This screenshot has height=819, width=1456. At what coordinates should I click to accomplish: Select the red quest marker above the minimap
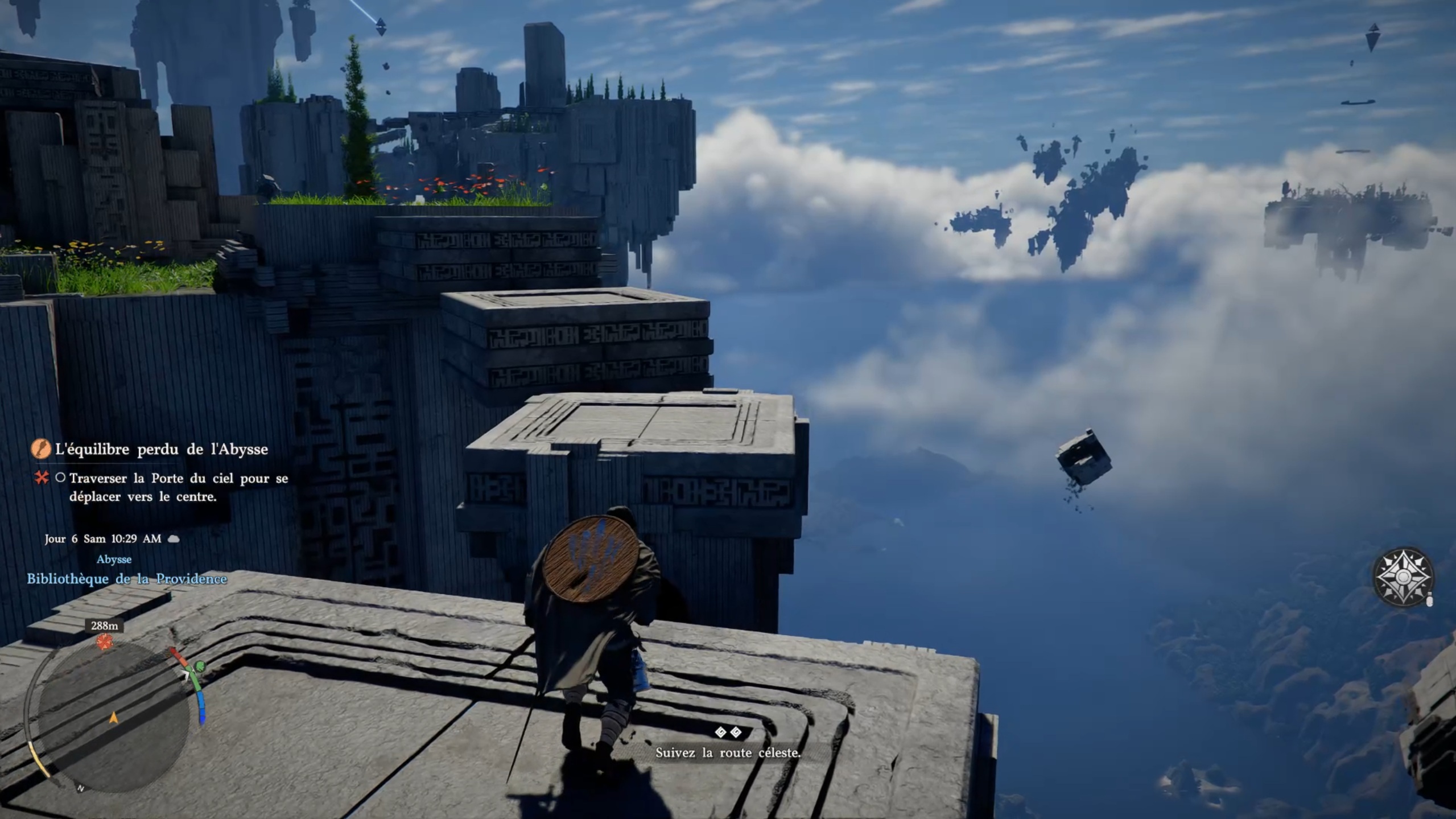[104, 642]
